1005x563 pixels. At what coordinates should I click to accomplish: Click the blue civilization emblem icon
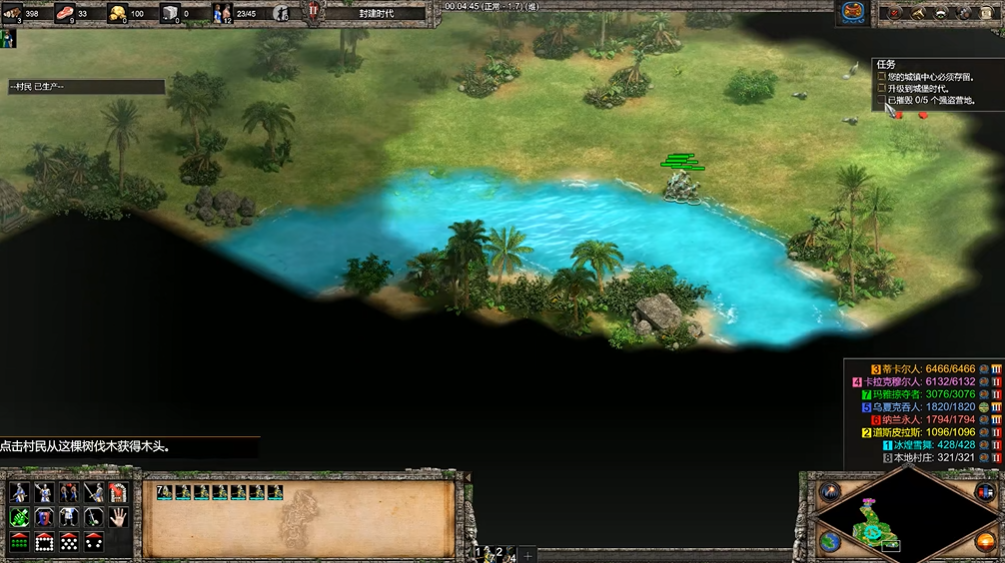pyautogui.click(x=852, y=12)
